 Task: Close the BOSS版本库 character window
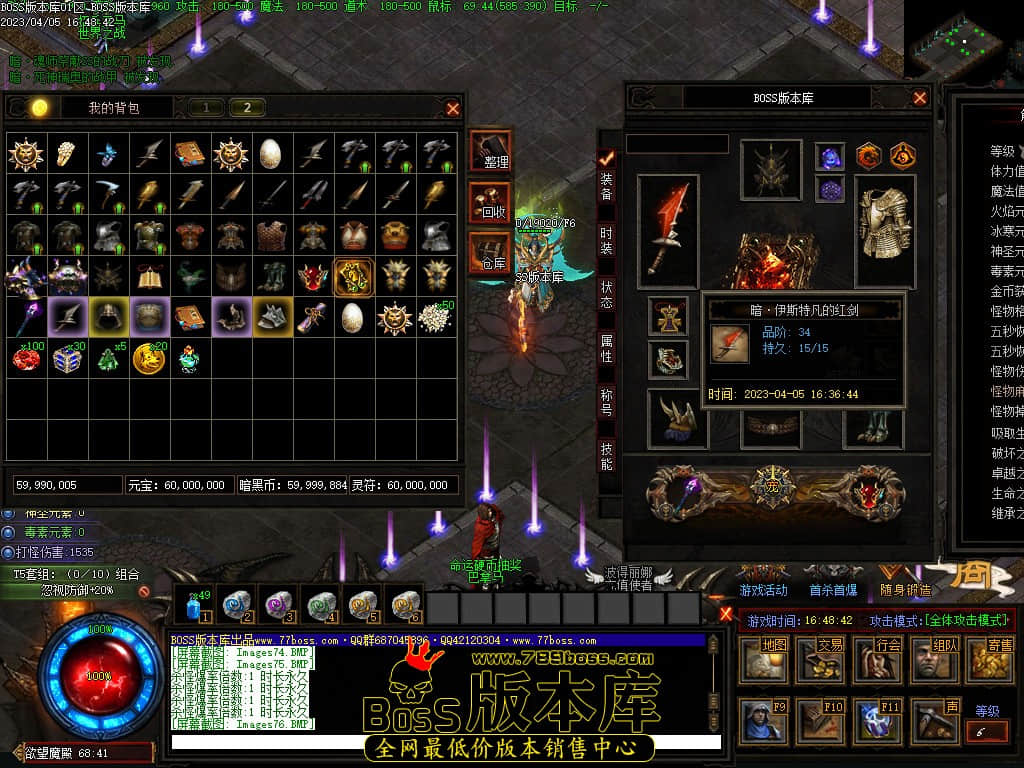click(920, 98)
